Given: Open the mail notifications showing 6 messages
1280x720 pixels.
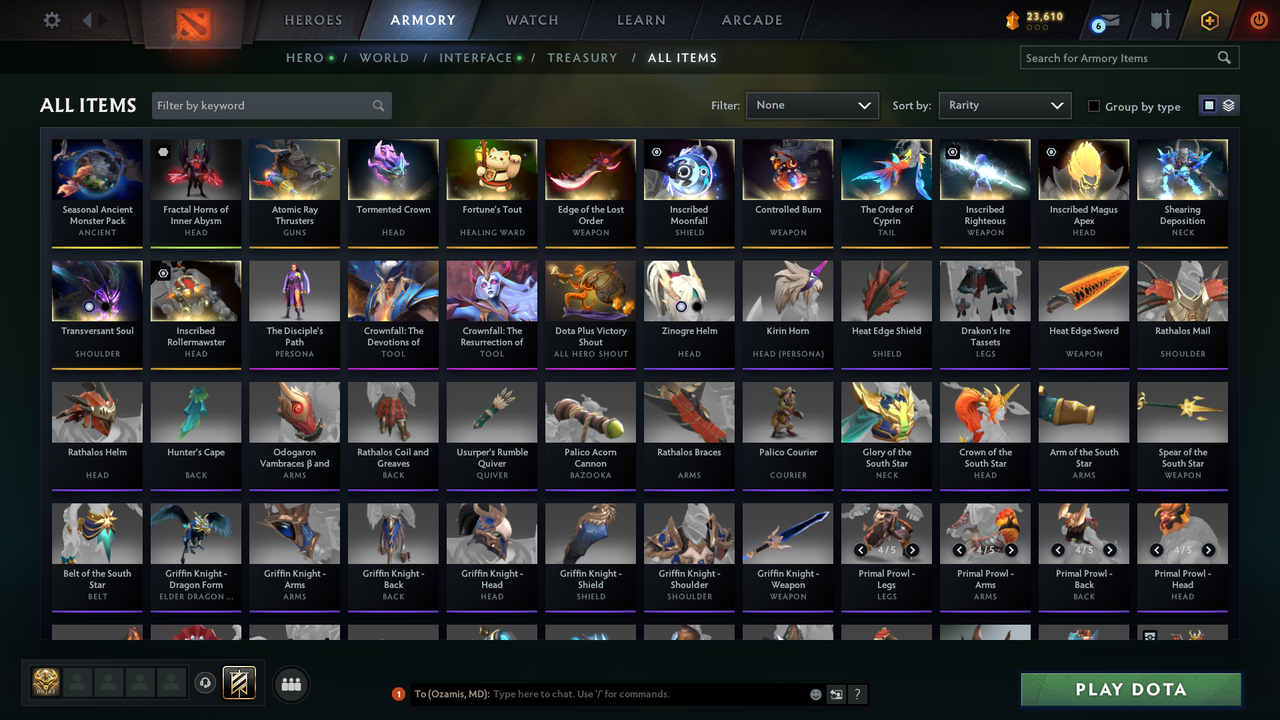Looking at the screenshot, I should point(1106,18).
